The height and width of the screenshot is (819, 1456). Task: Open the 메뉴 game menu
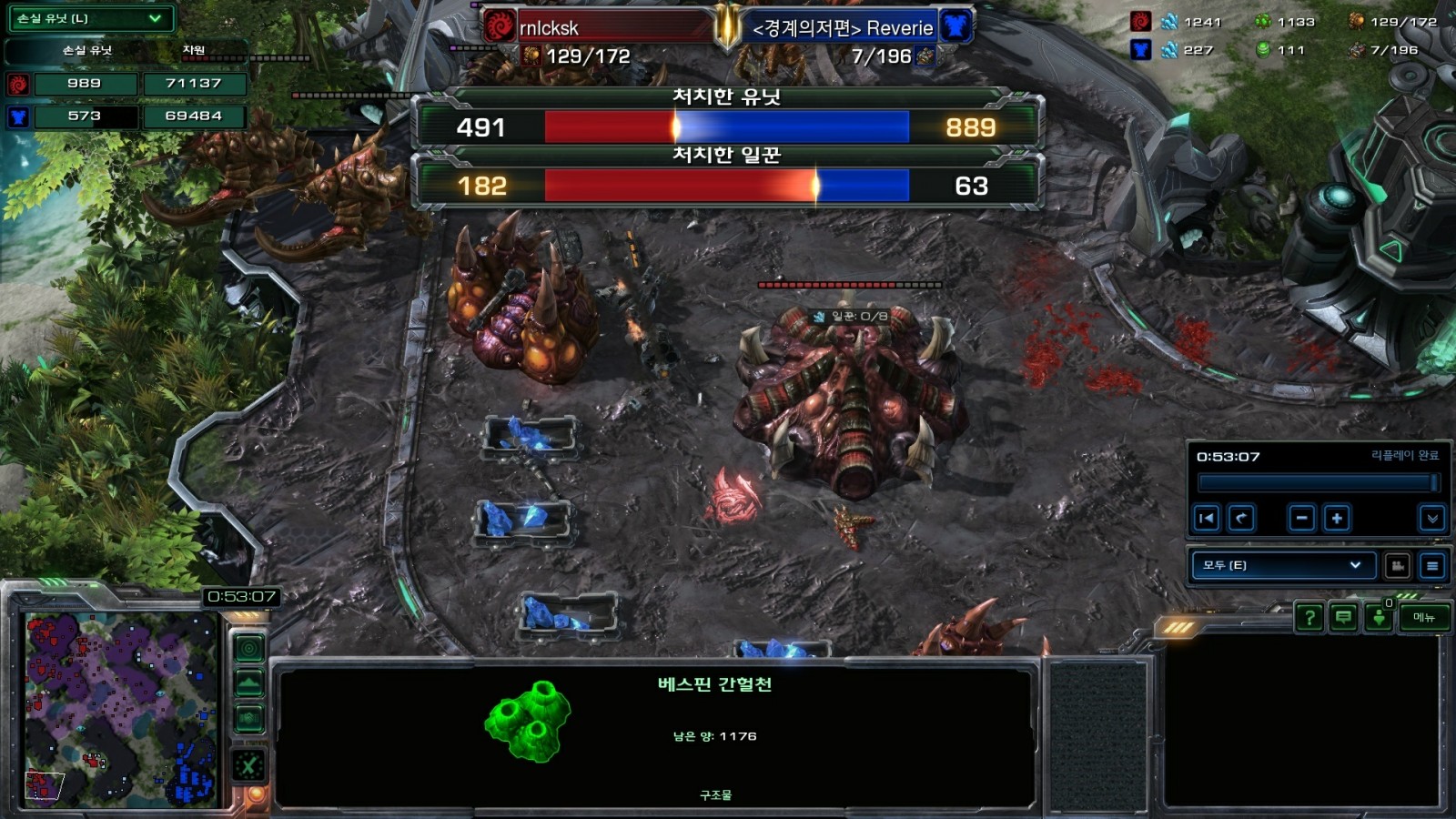coord(1424,618)
